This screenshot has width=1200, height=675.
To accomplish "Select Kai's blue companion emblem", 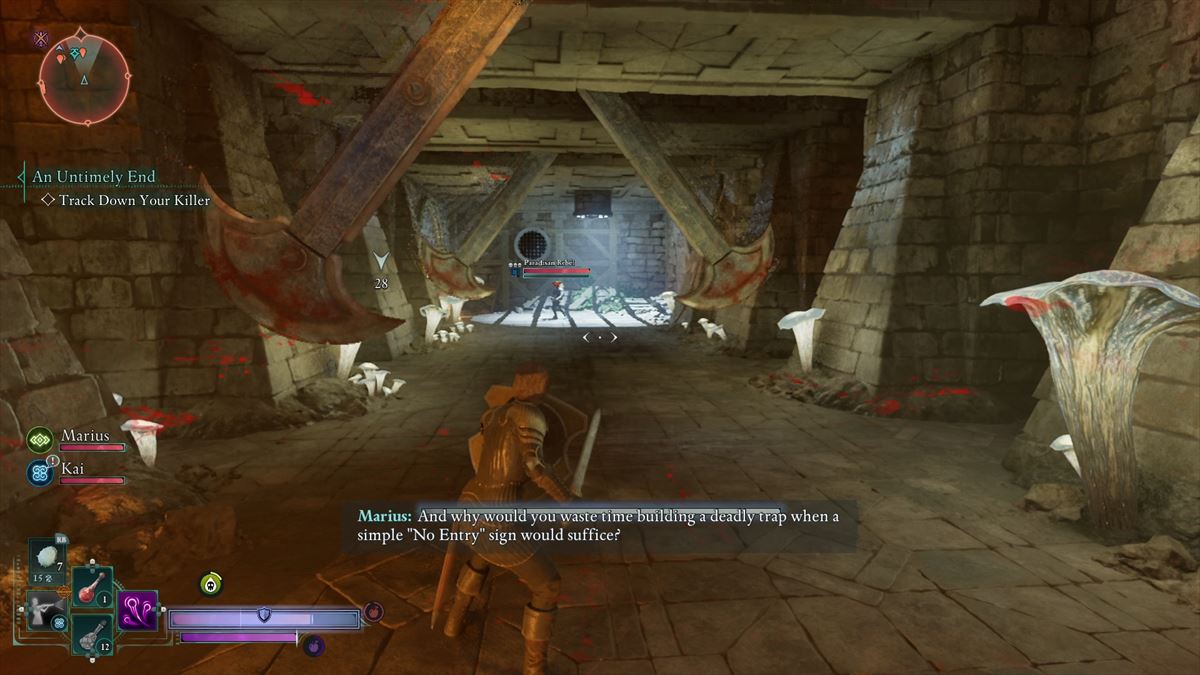I will click(x=40, y=472).
